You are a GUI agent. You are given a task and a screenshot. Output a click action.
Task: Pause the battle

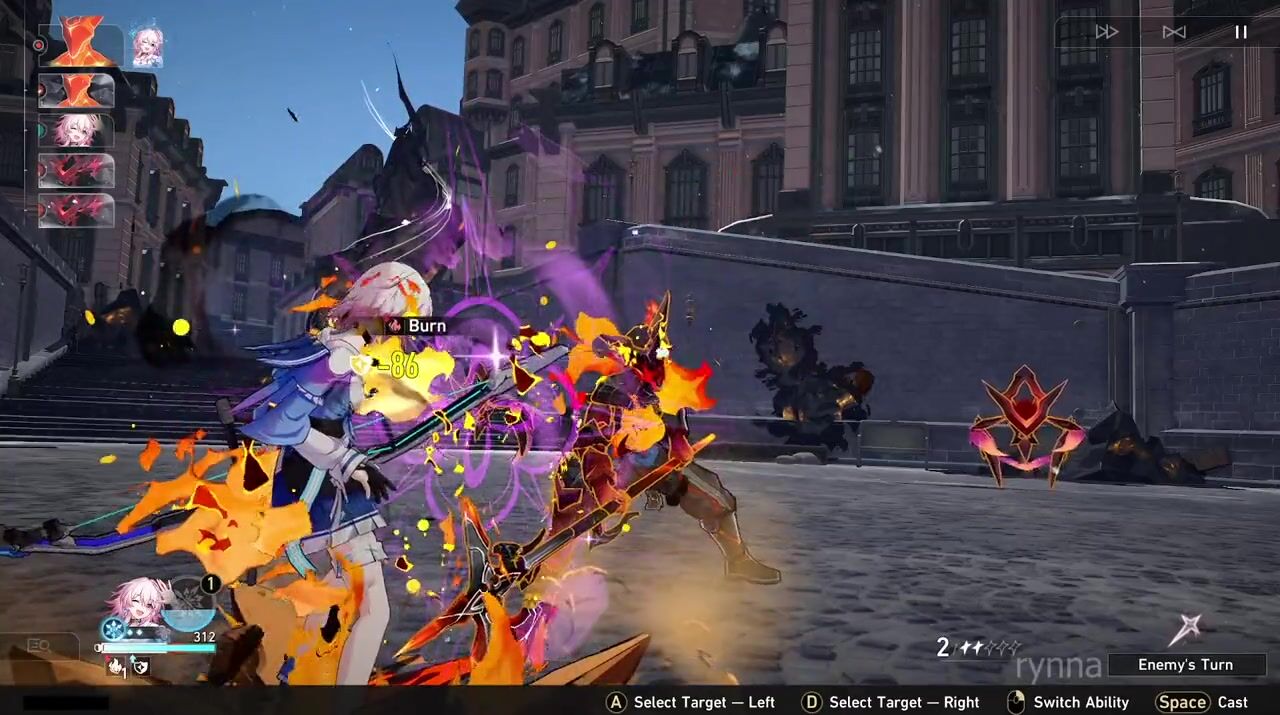[x=1240, y=32]
